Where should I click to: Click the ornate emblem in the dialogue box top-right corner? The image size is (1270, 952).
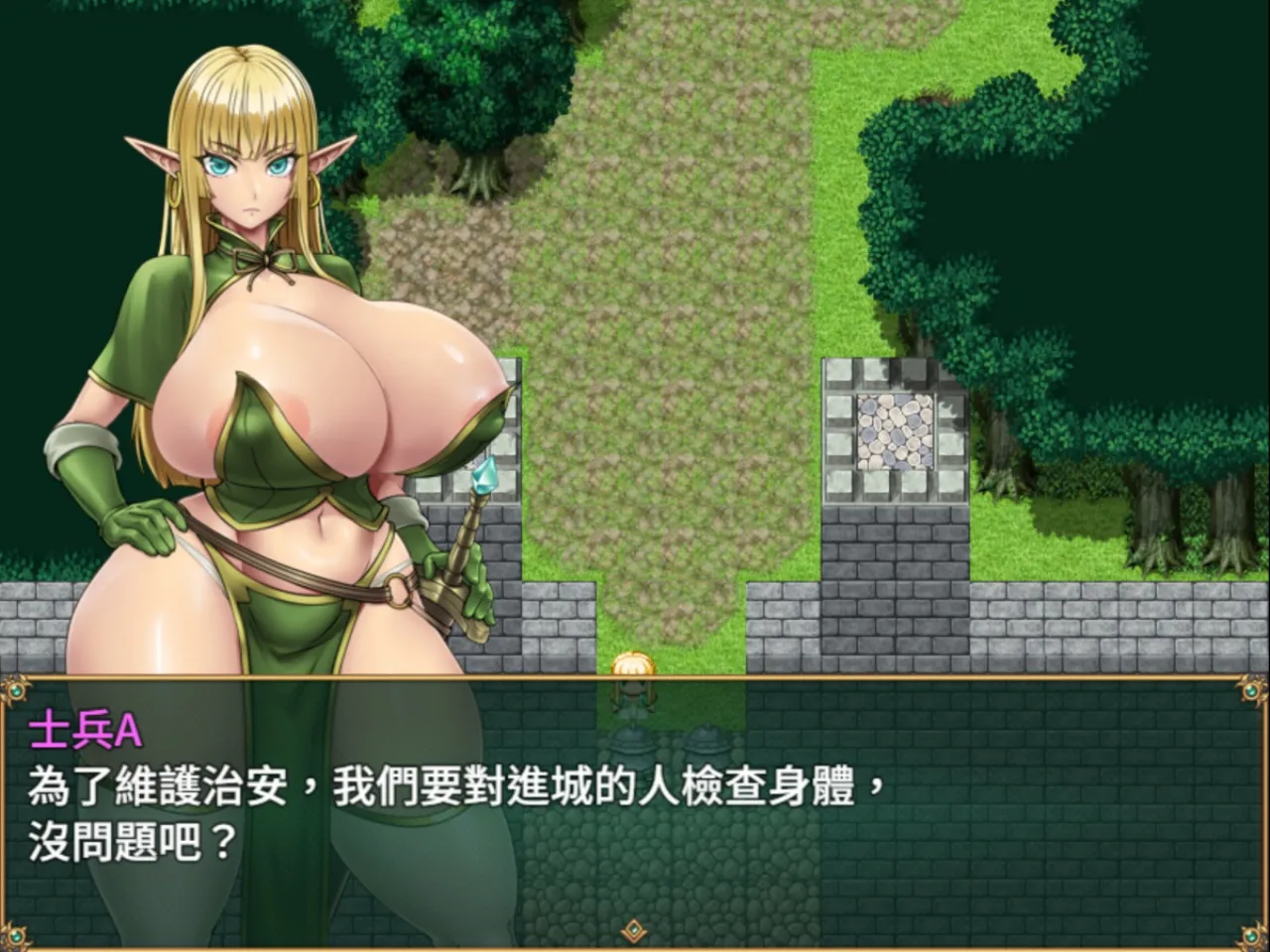(x=1252, y=691)
